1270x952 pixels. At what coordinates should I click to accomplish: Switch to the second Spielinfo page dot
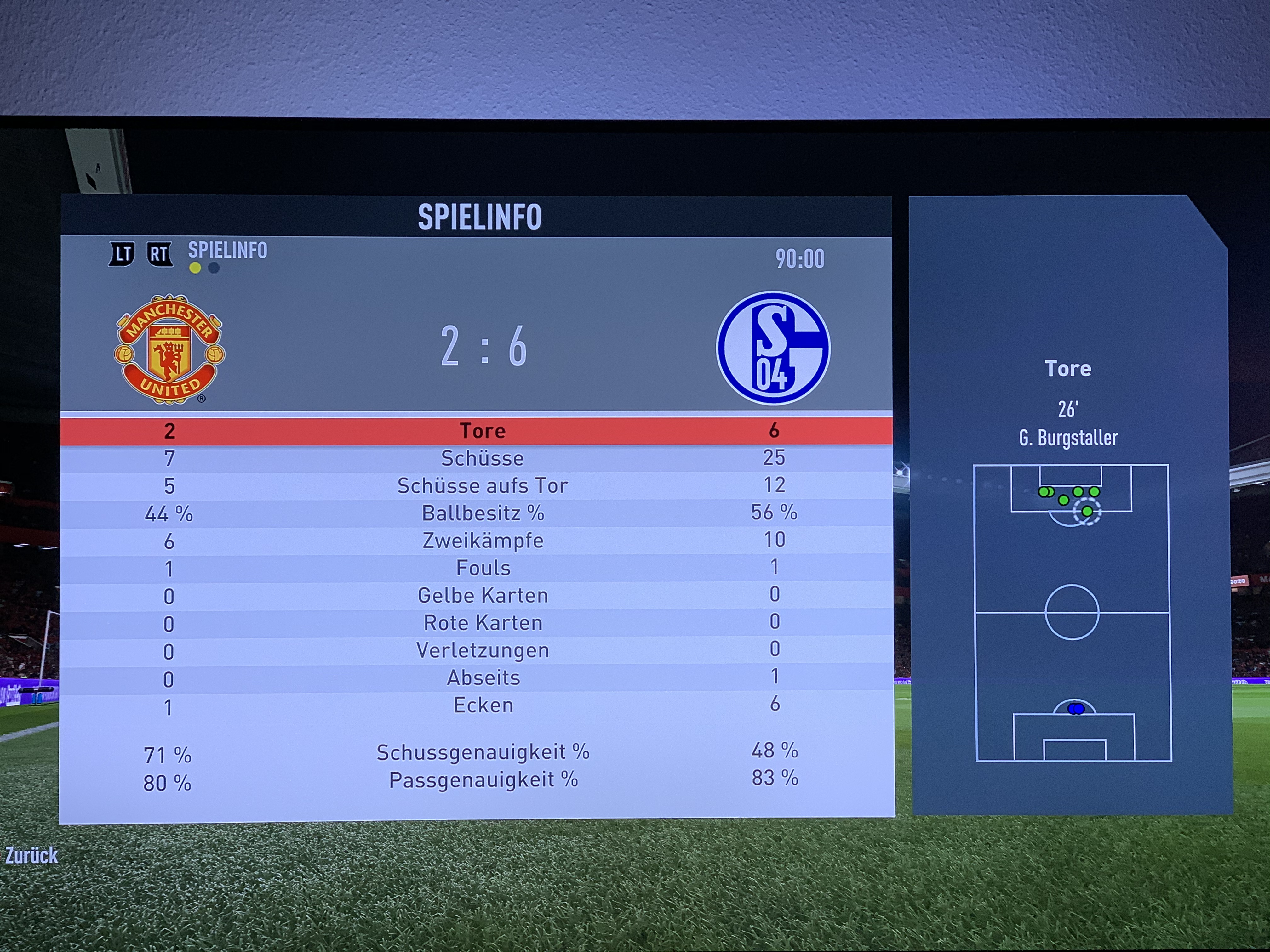coord(214,268)
